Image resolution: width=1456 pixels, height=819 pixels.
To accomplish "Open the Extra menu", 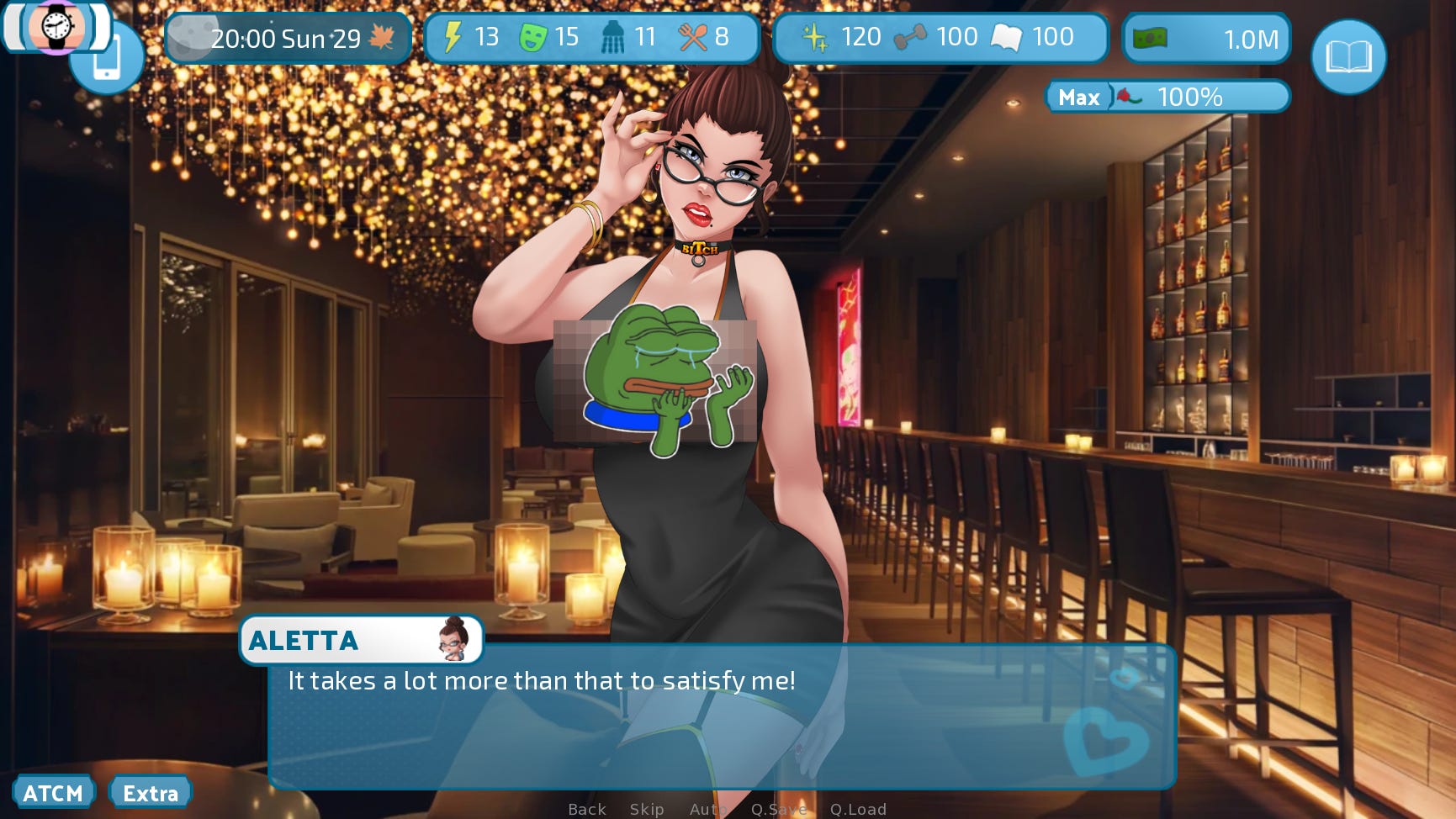I will pyautogui.click(x=151, y=793).
